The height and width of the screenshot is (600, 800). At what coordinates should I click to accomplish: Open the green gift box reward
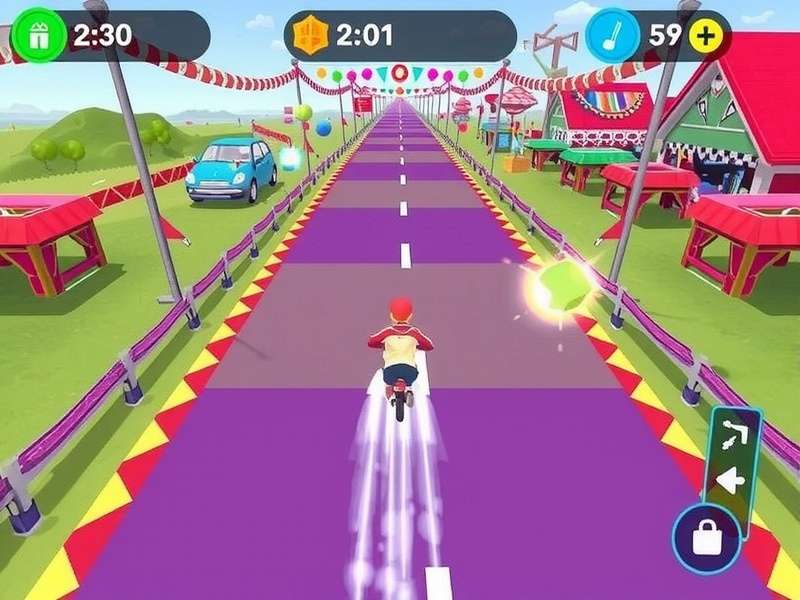[x=30, y=37]
